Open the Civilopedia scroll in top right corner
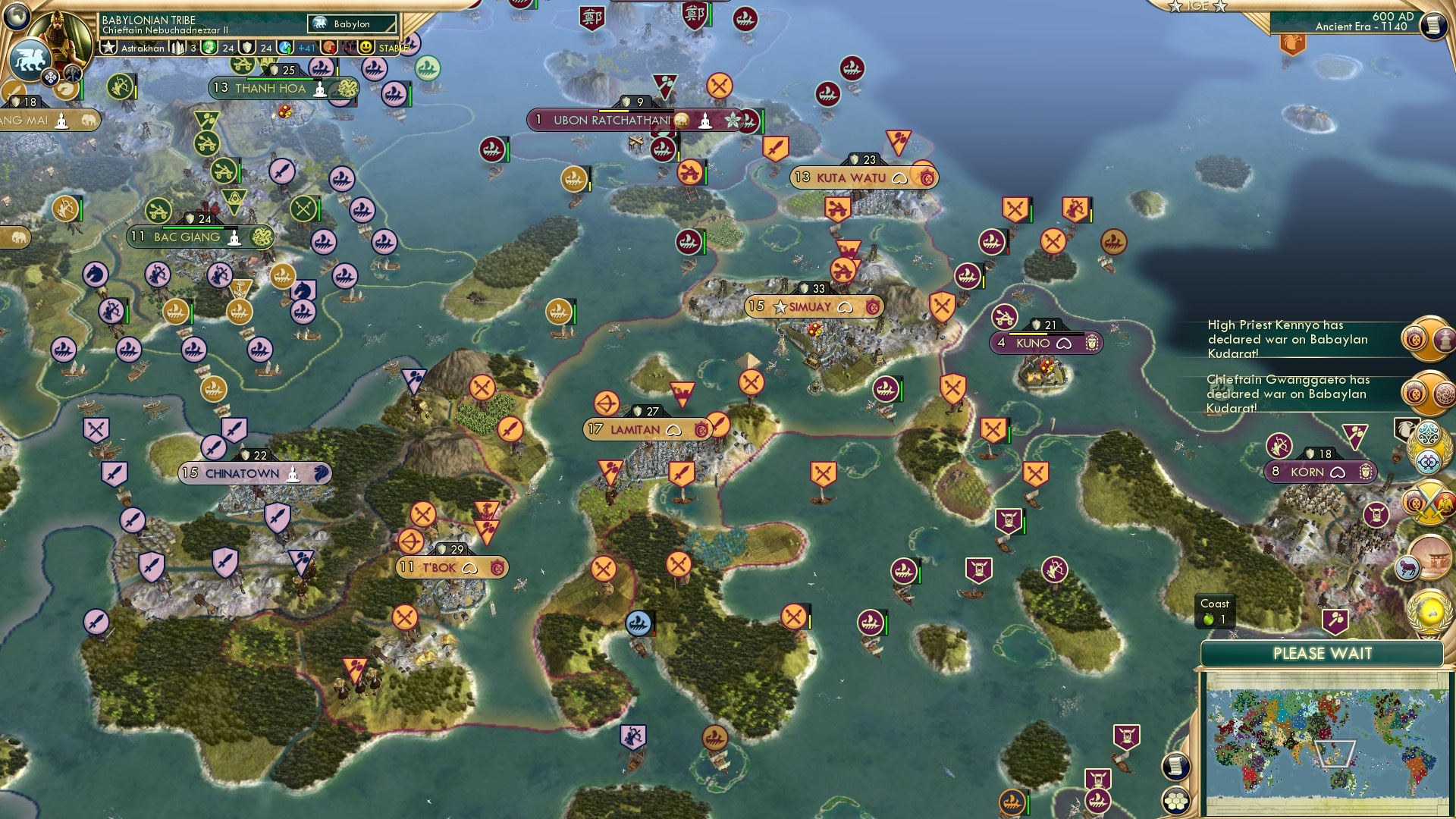 tap(1432, 25)
